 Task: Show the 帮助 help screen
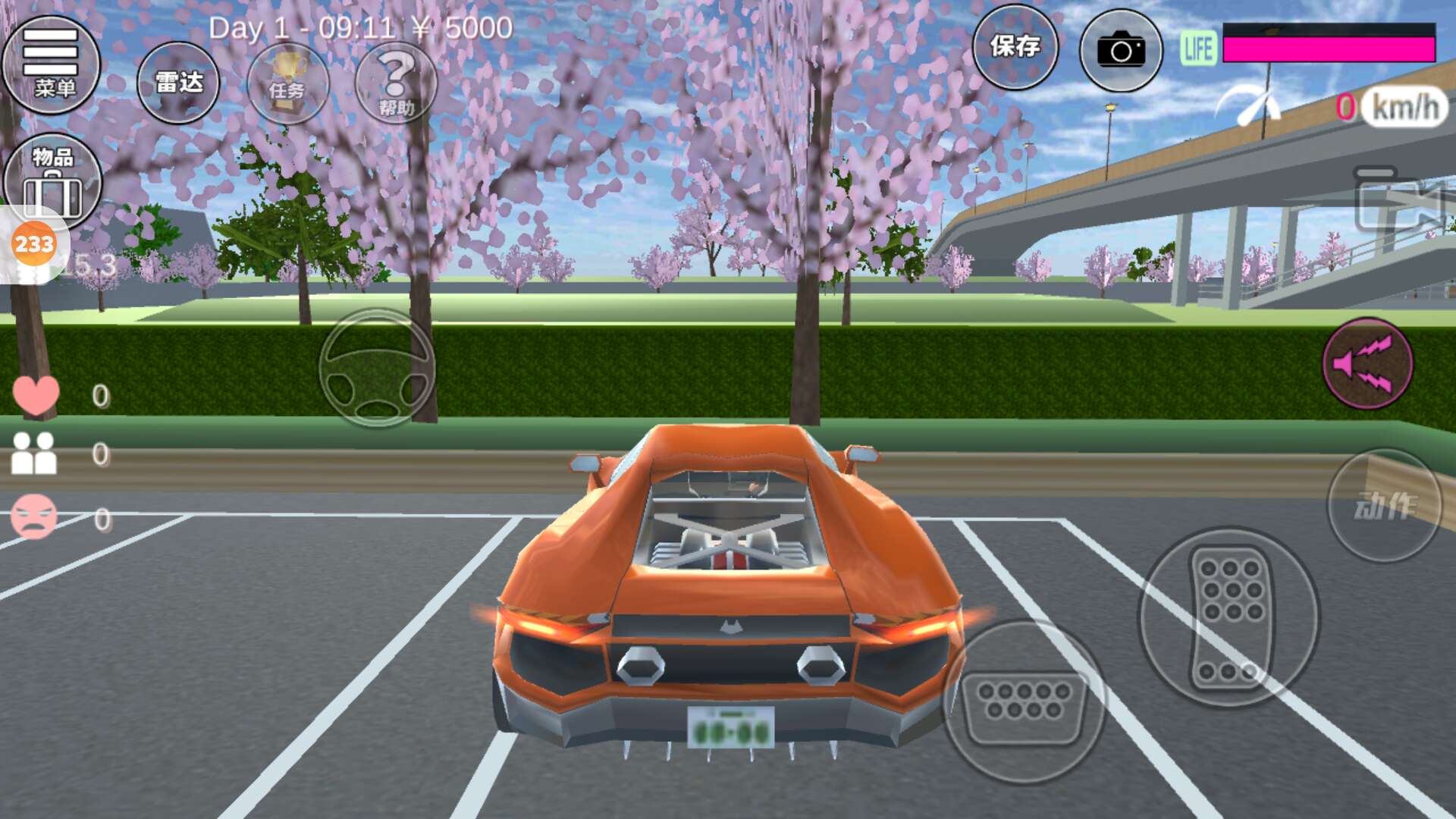[396, 83]
